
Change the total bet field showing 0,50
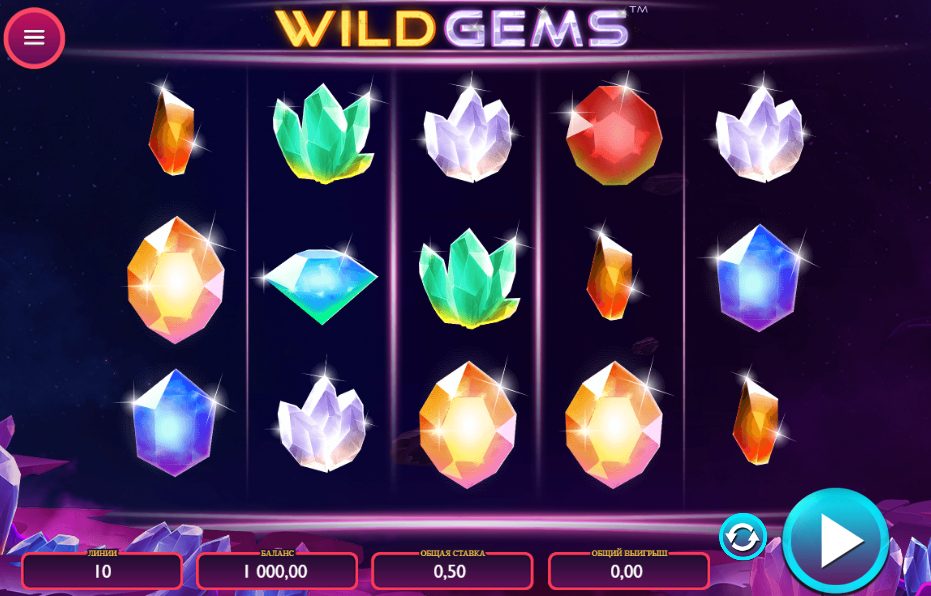[452, 572]
